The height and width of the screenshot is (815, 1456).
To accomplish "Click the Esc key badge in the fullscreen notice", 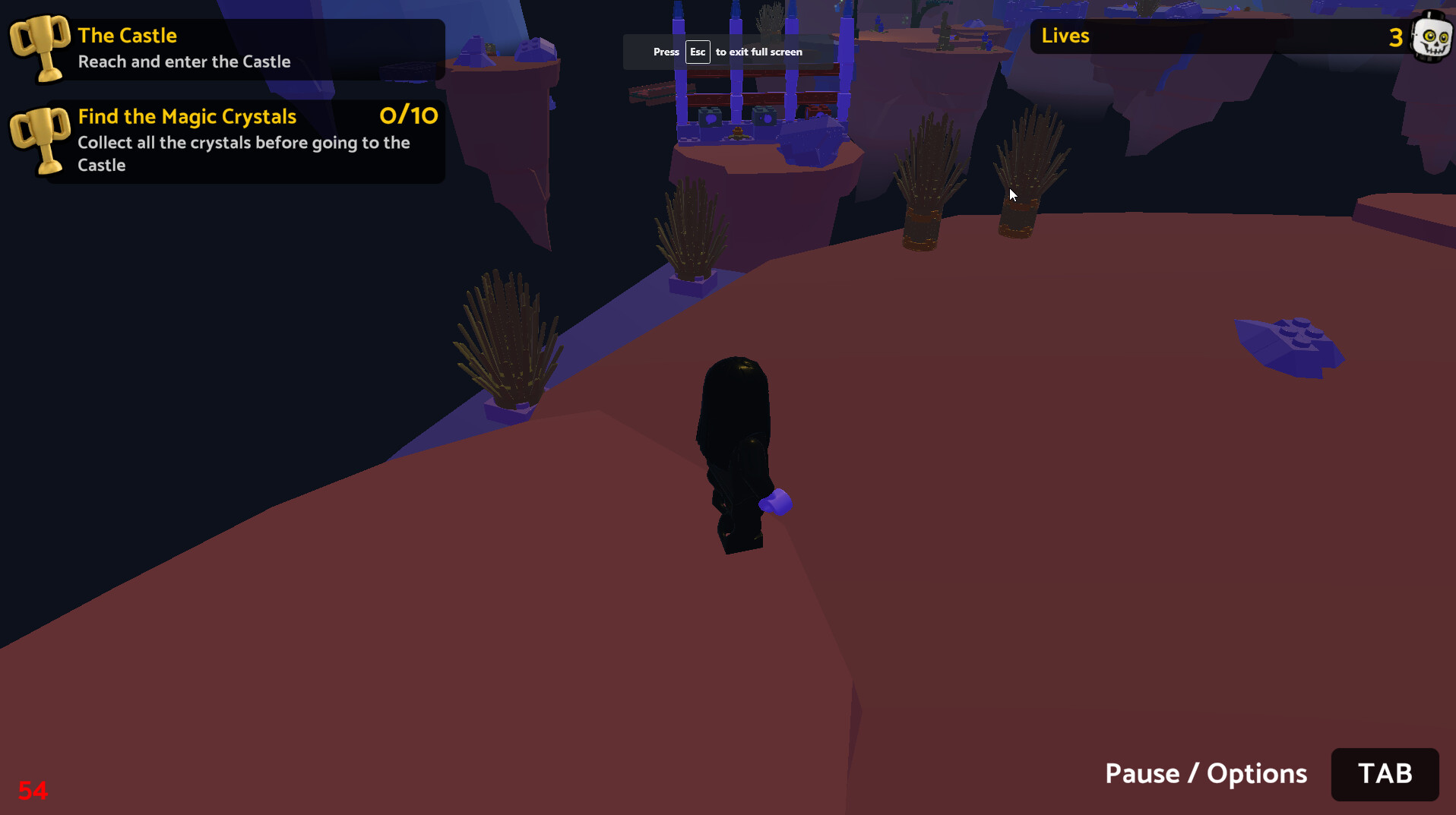I will tap(698, 52).
